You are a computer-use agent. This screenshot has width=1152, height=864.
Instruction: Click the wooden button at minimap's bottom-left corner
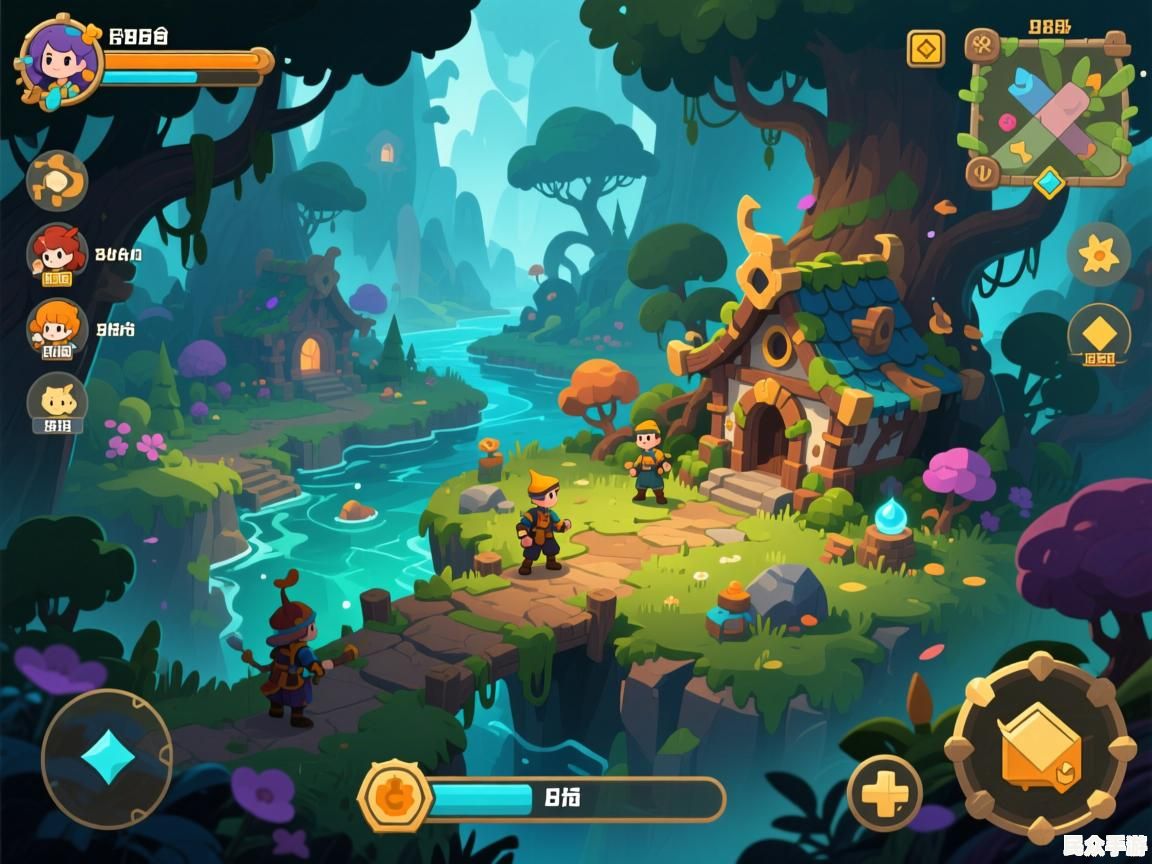tap(982, 173)
